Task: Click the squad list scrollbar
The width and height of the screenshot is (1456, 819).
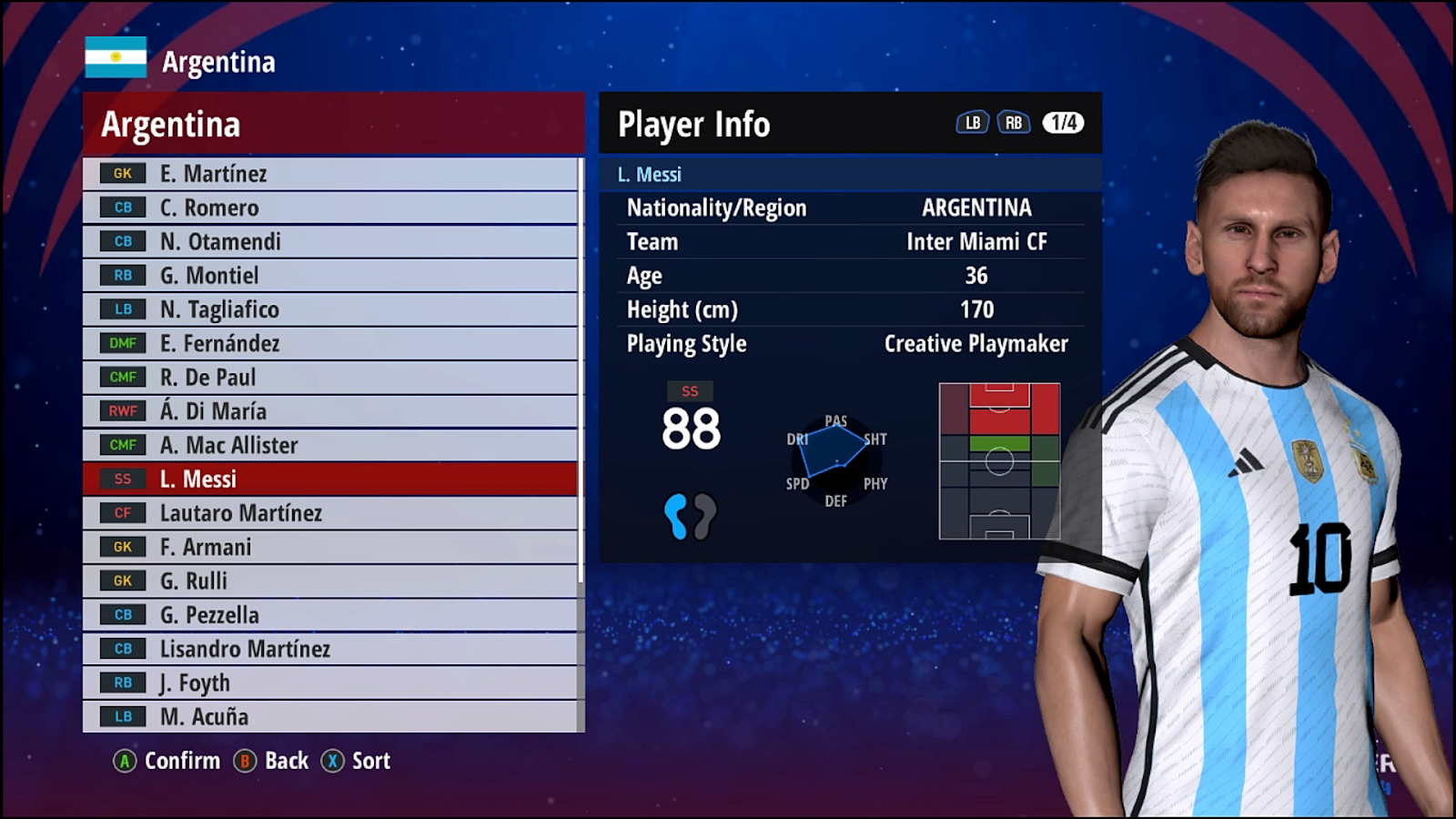Action: pos(581,373)
